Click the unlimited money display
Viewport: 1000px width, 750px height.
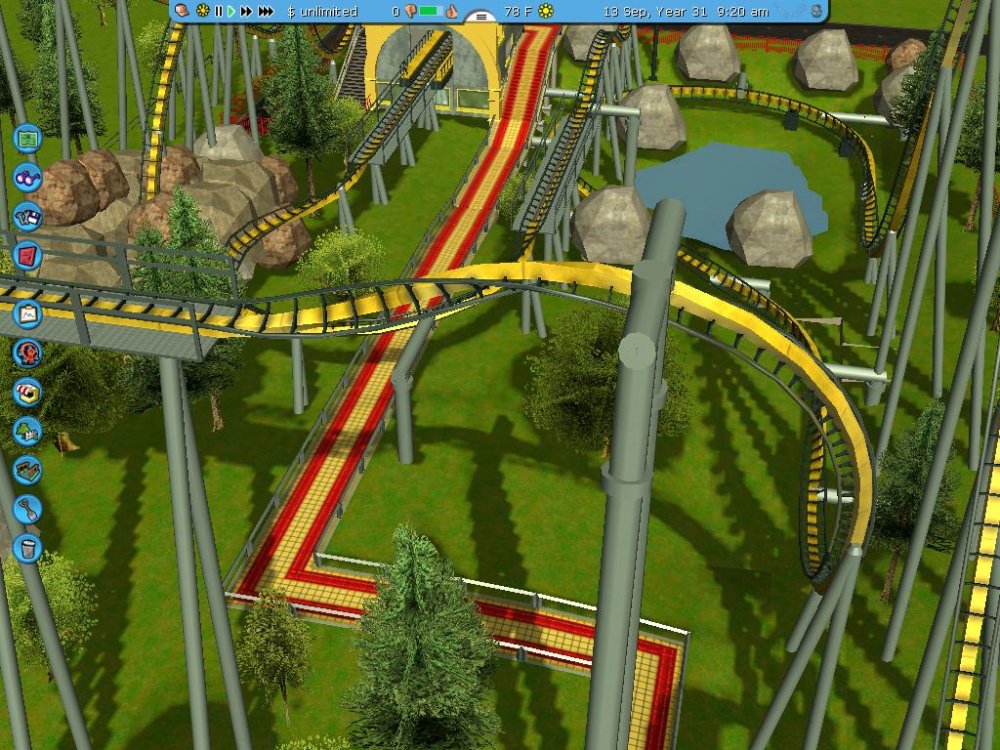coord(318,11)
